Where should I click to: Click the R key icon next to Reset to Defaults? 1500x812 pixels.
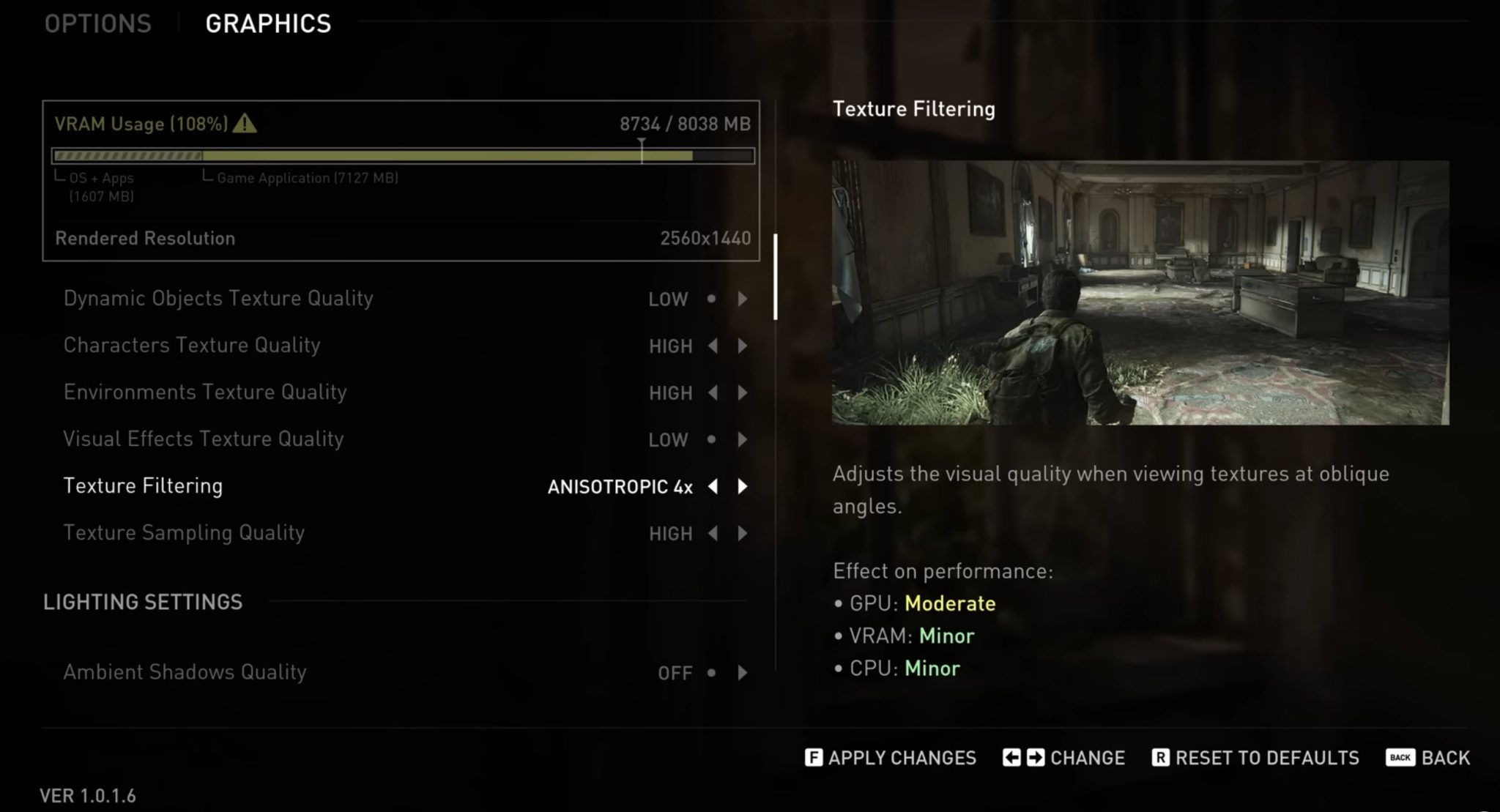click(1164, 758)
